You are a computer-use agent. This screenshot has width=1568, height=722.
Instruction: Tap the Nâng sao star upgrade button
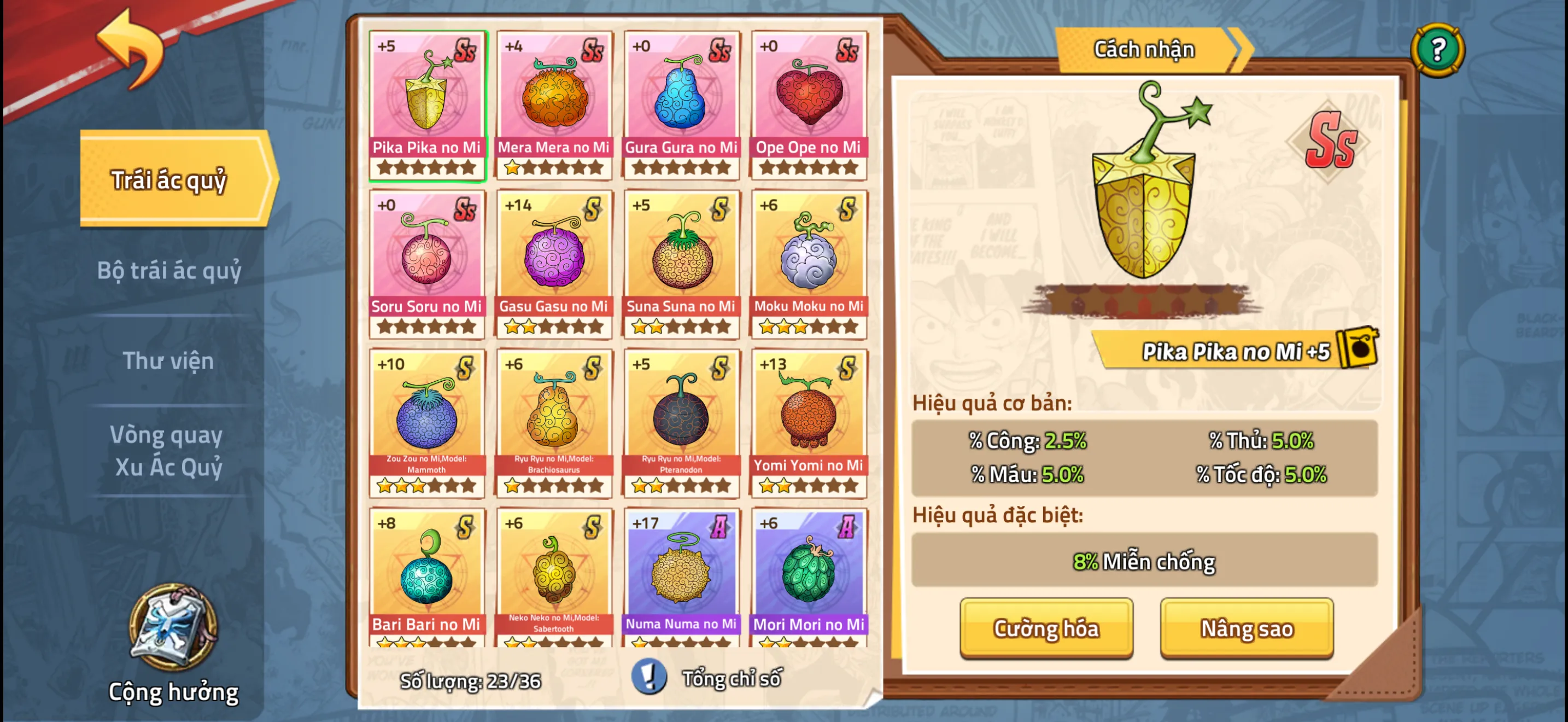[x=1246, y=627]
